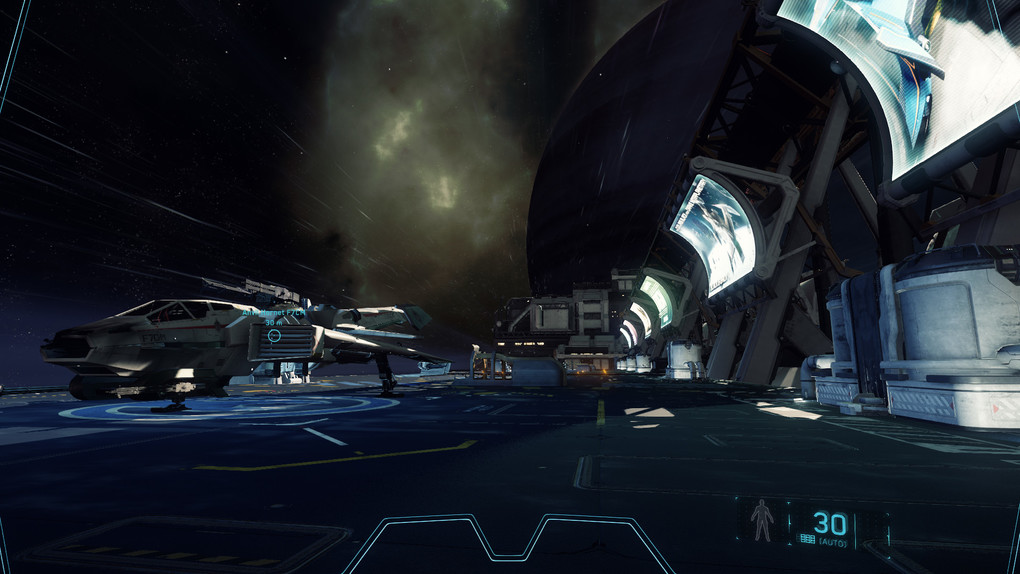
Task: Click the circular Anvil Hornet ship marker
Action: click(274, 337)
